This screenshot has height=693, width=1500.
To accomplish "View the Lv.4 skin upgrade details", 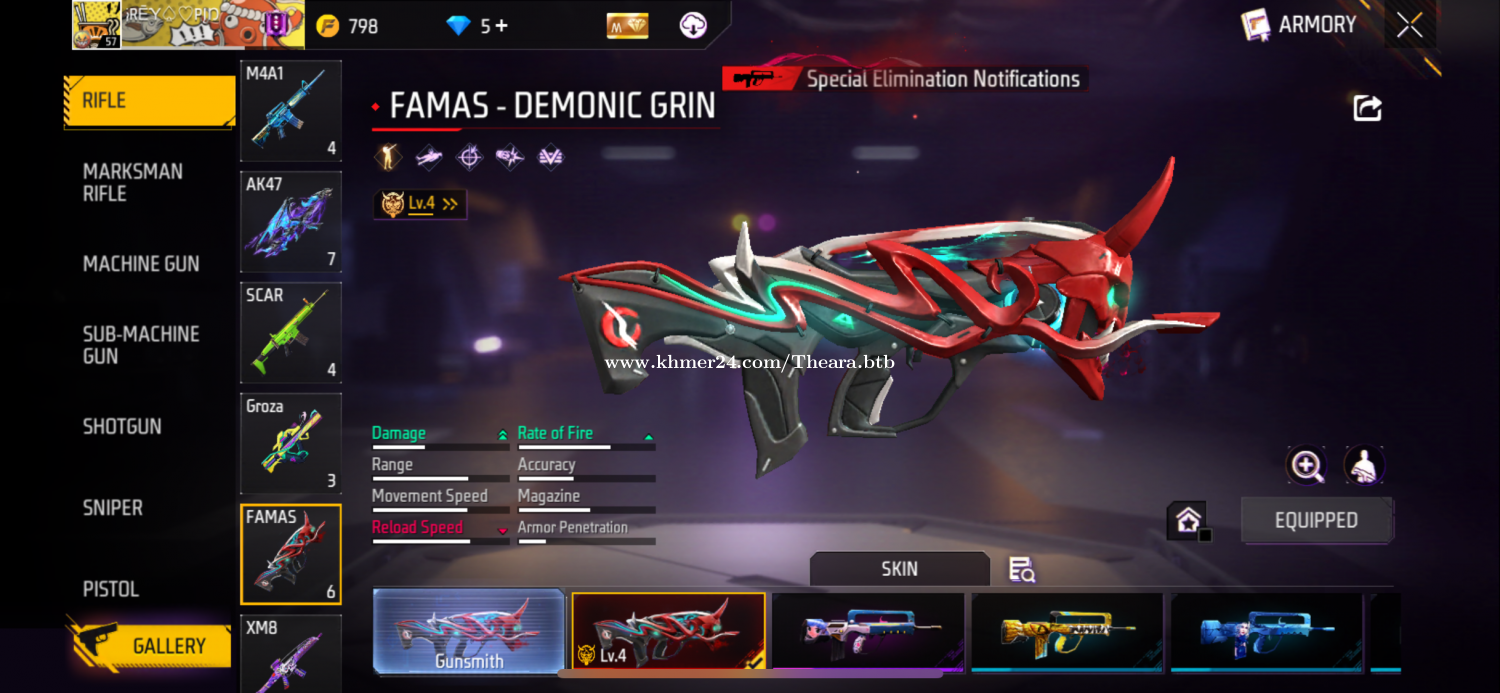I will [421, 204].
